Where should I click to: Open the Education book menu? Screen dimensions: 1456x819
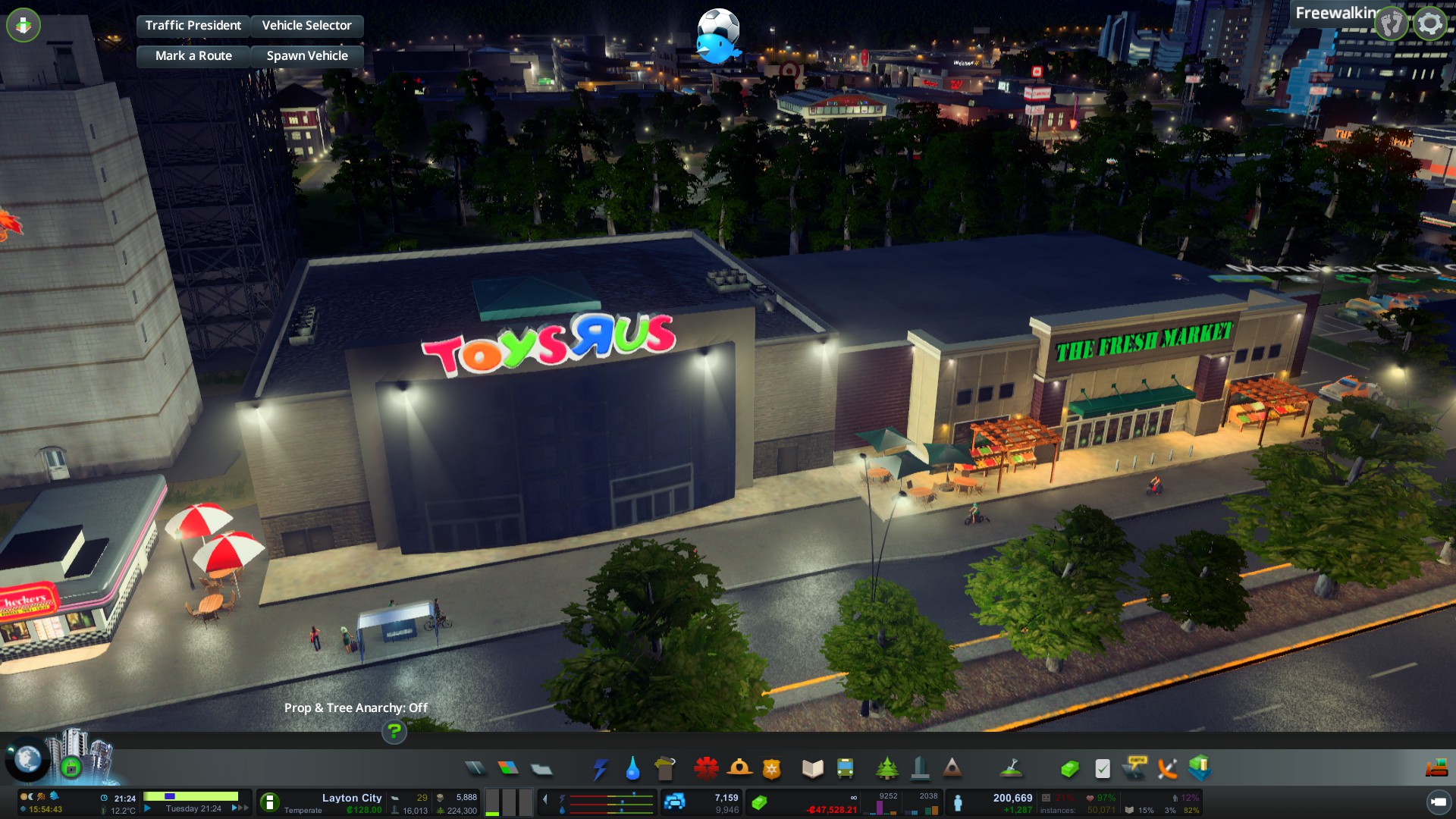tap(812, 769)
